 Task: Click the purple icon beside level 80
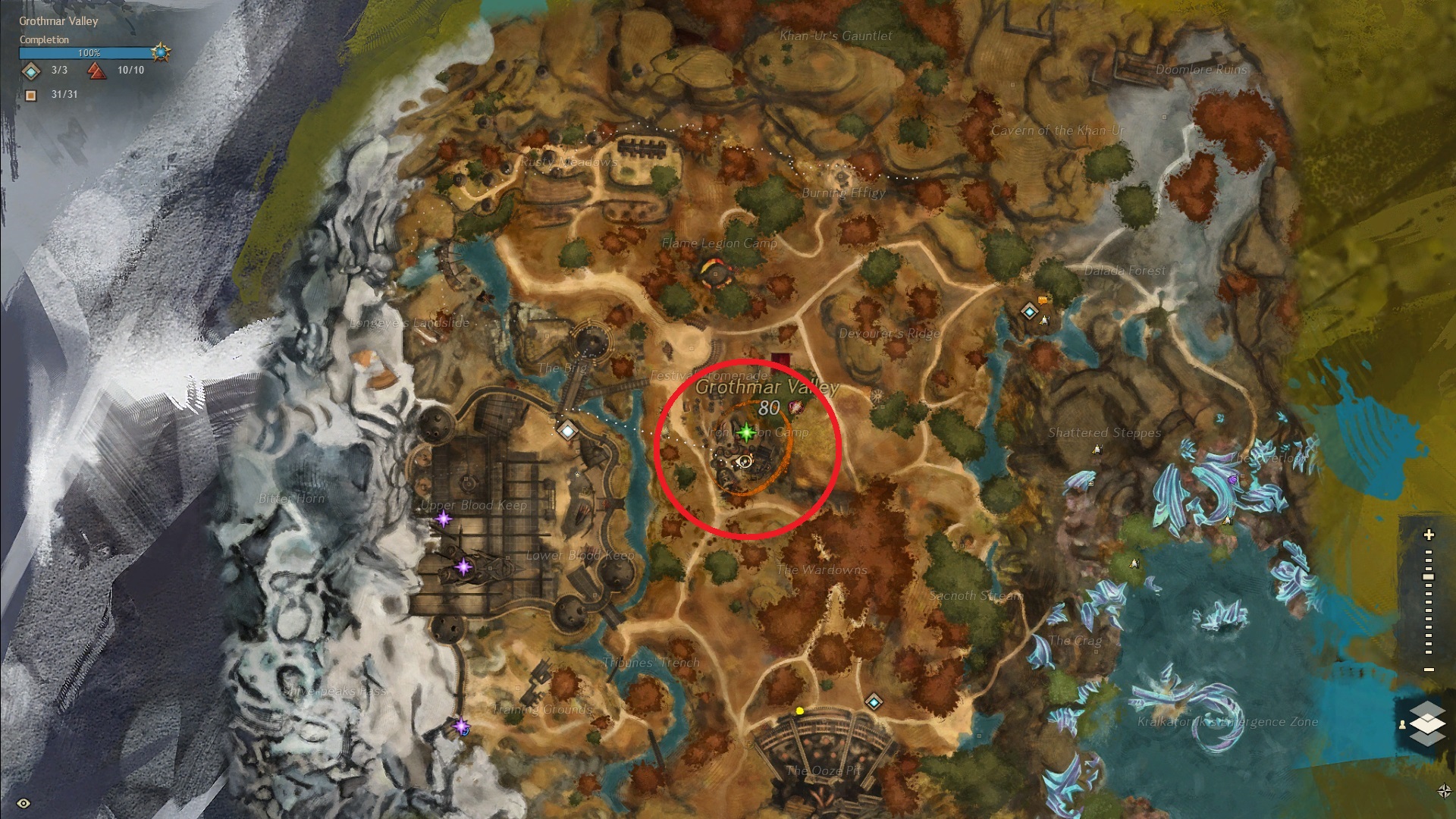click(x=795, y=408)
